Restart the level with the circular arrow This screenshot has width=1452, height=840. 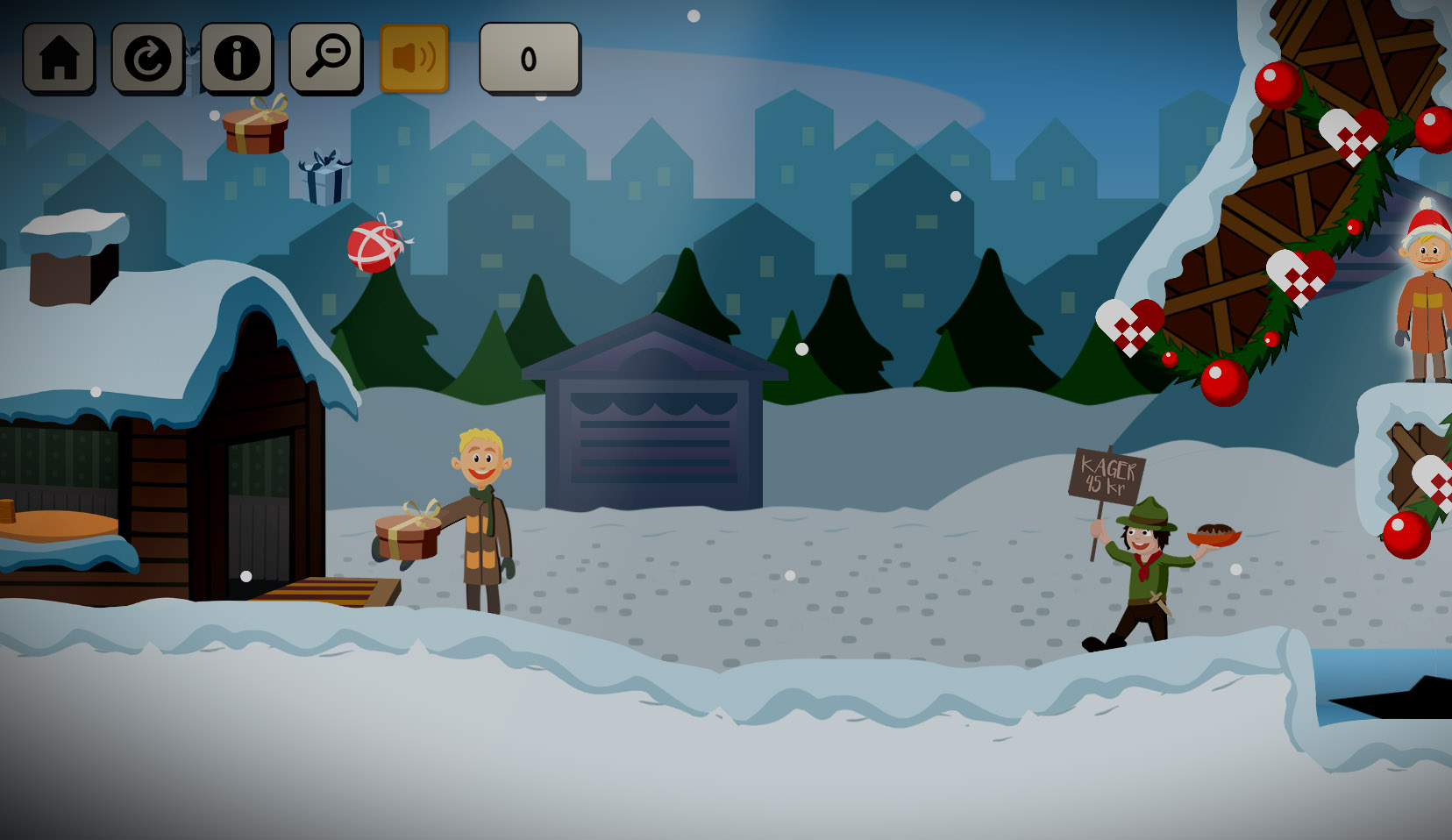coord(147,58)
